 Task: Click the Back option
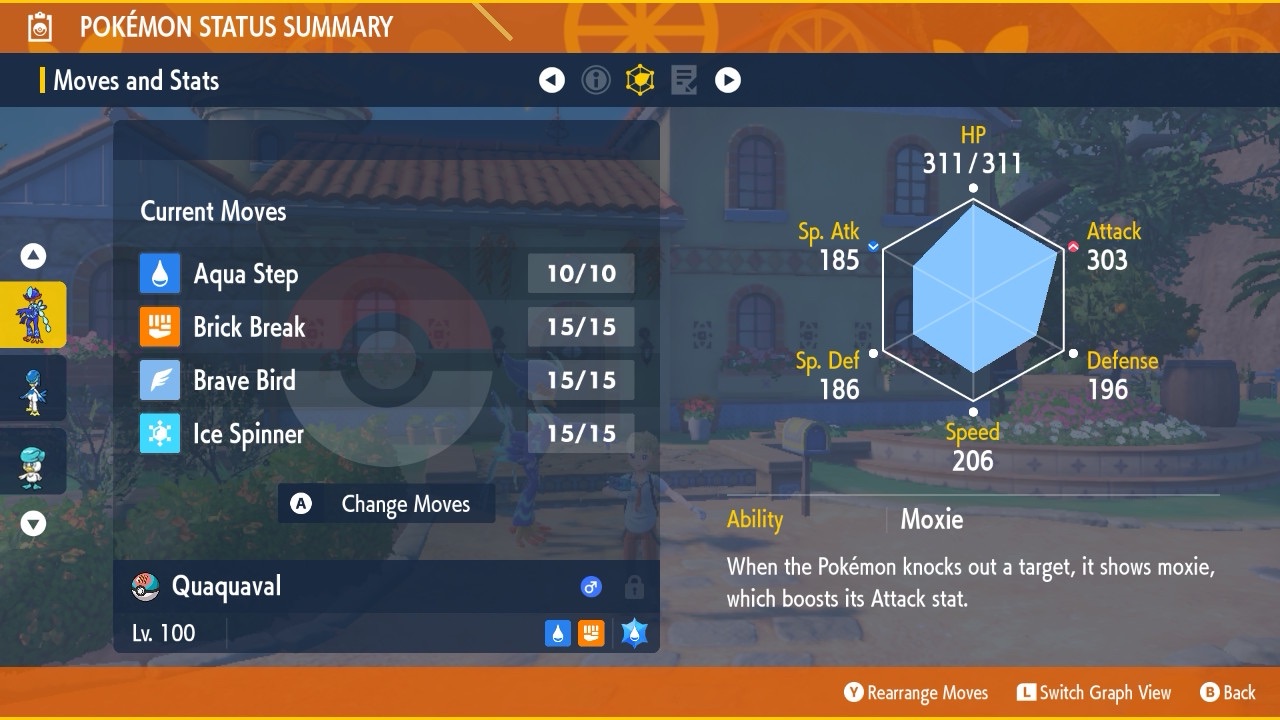pos(1228,692)
